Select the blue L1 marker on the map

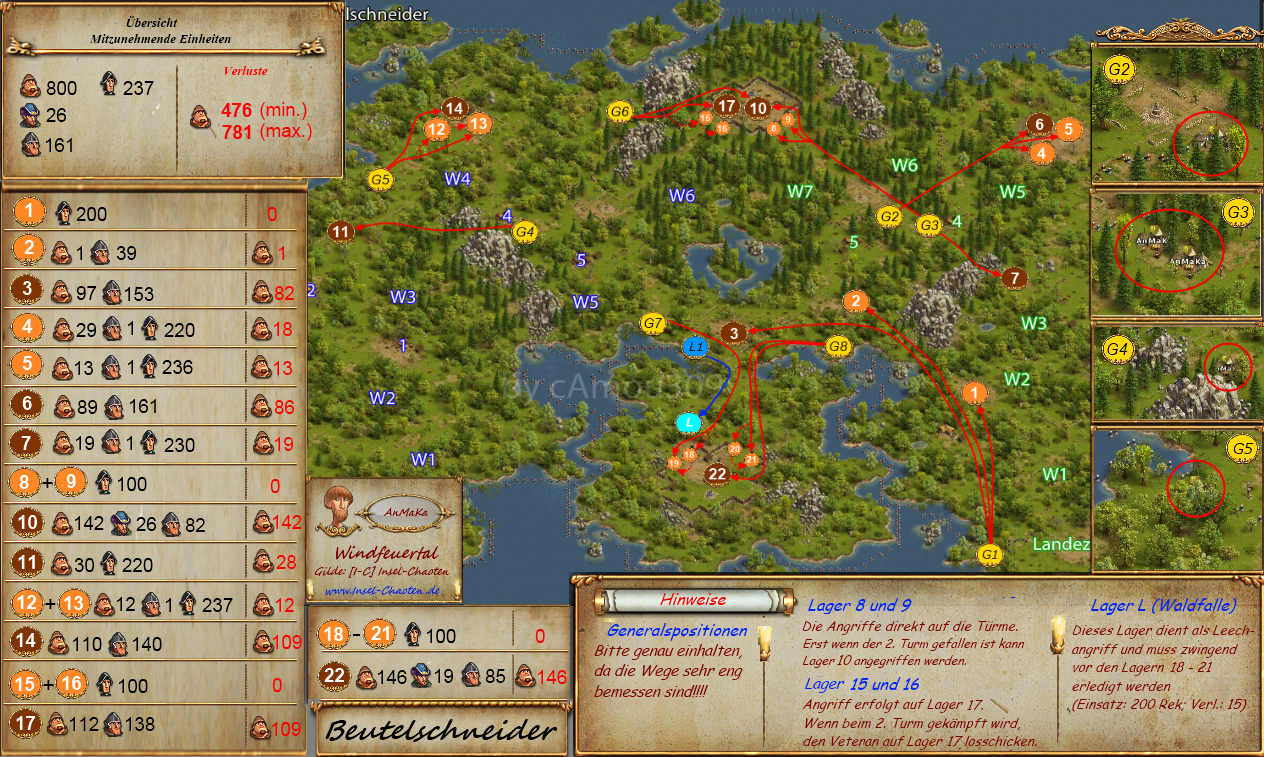pyautogui.click(x=696, y=347)
